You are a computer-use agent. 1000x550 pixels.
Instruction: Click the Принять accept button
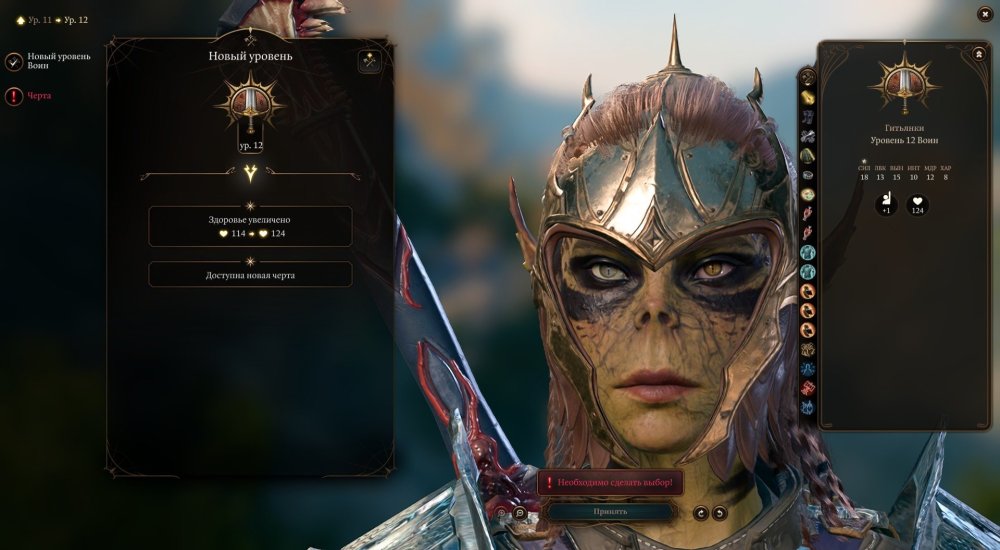[610, 512]
